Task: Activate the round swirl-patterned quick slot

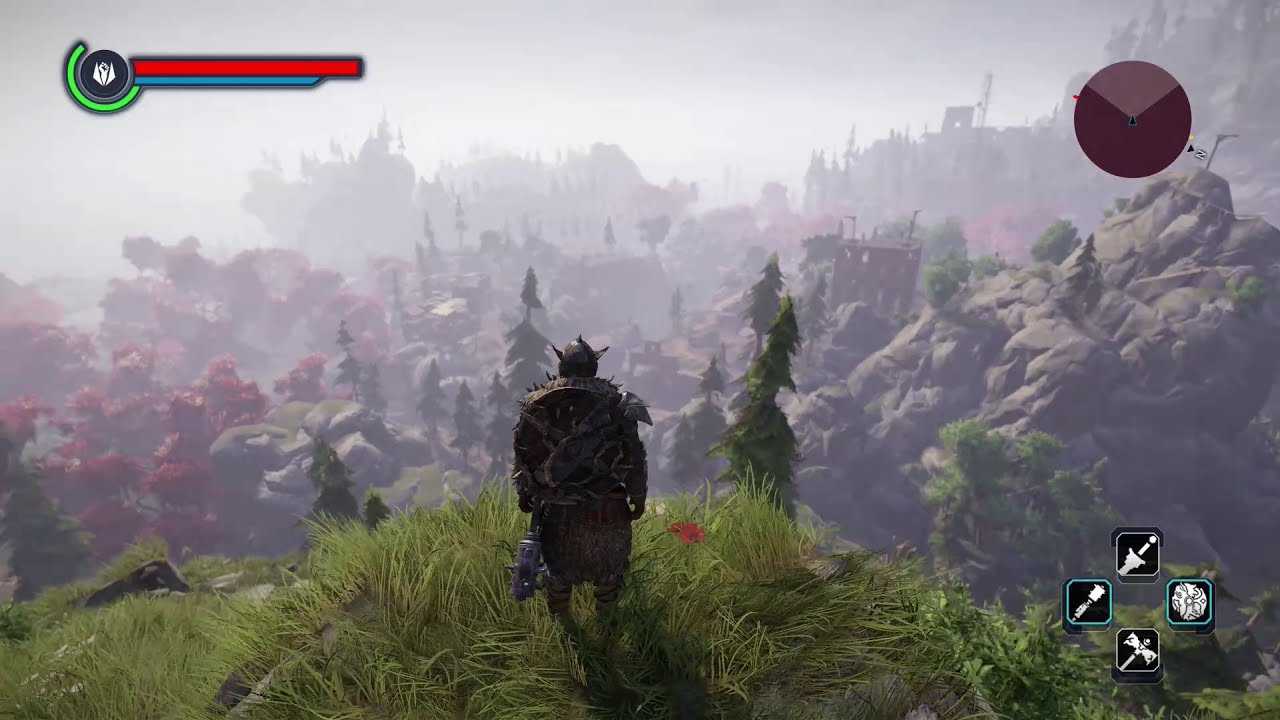Action: point(1190,603)
